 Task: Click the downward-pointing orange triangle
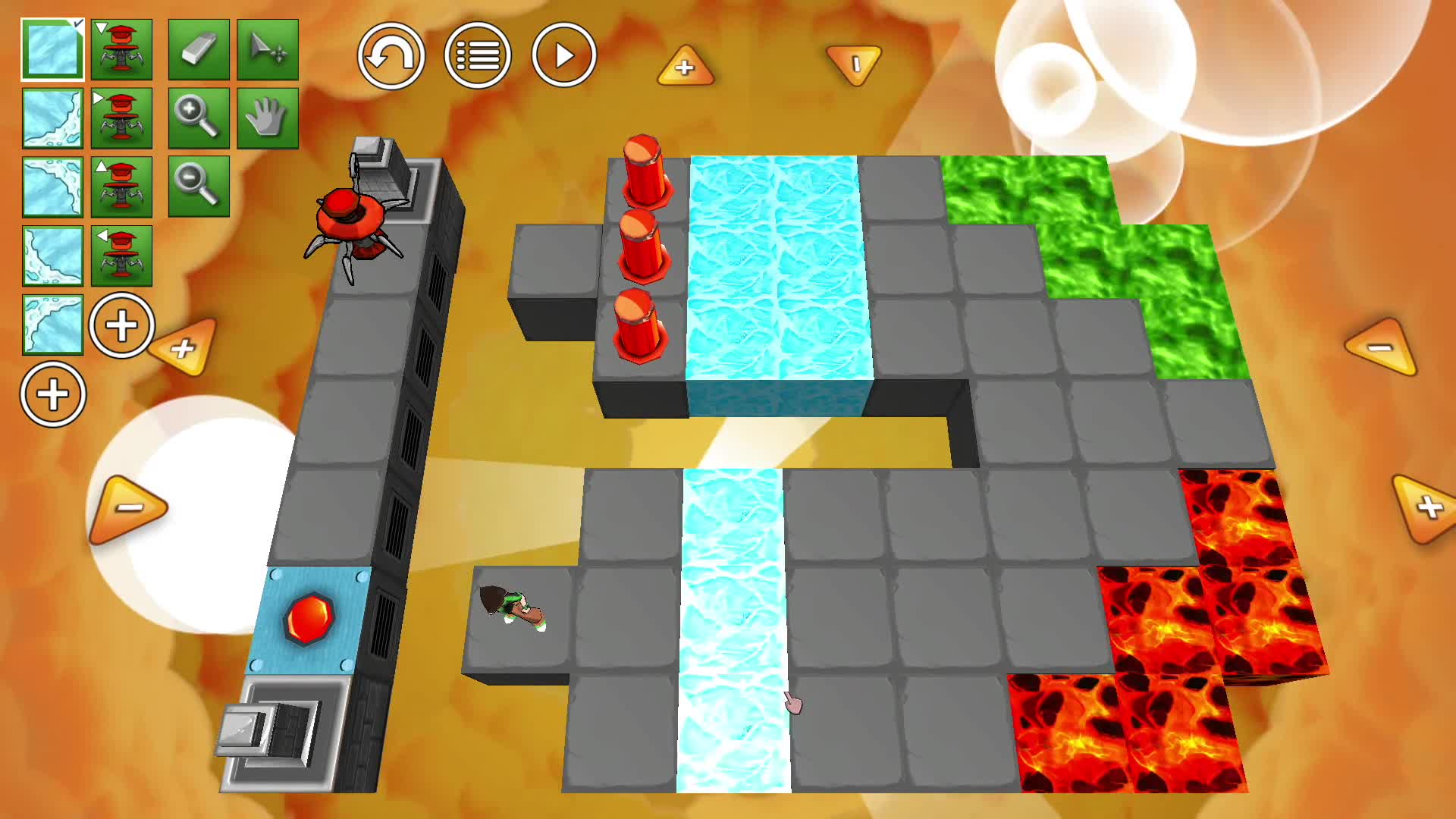coord(855,64)
